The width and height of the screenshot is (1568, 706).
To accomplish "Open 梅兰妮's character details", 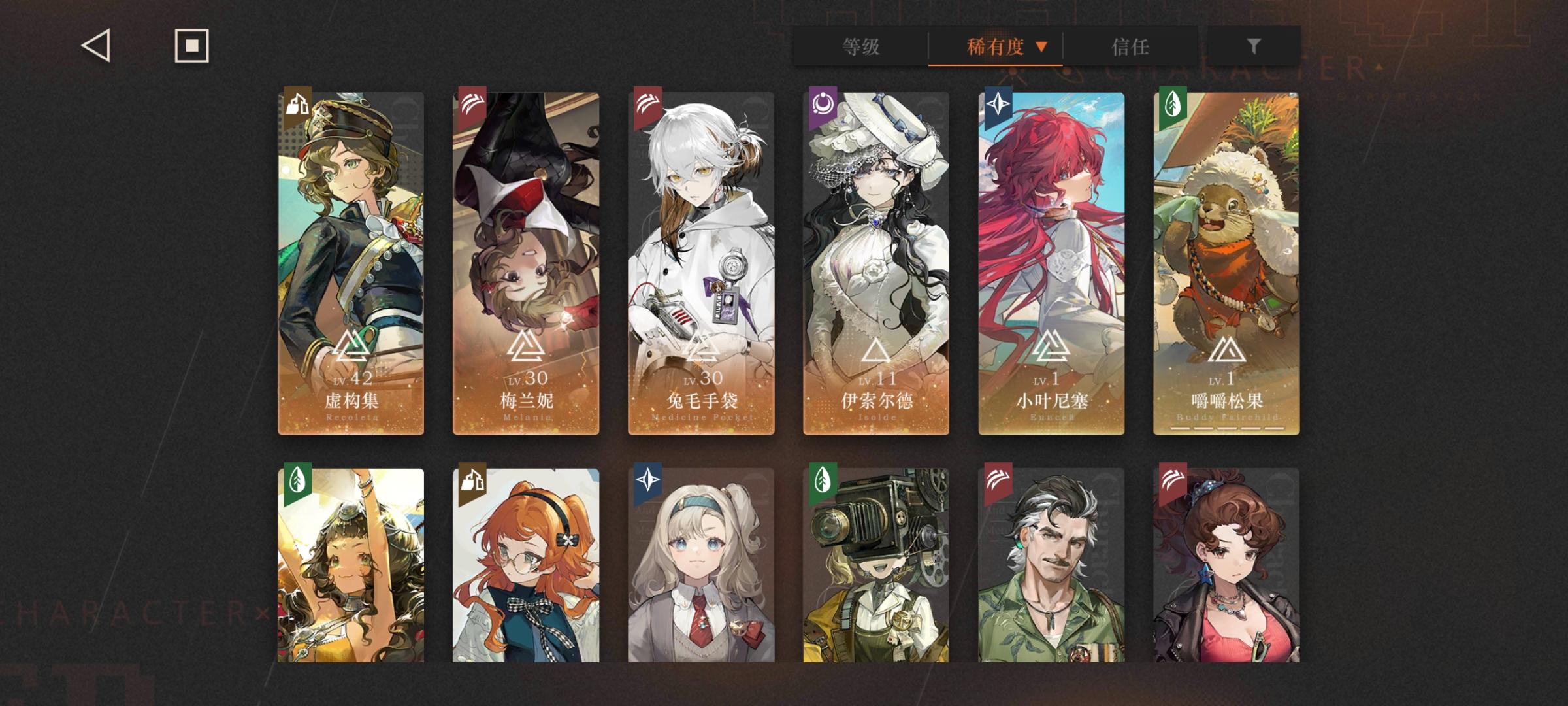I will [526, 261].
